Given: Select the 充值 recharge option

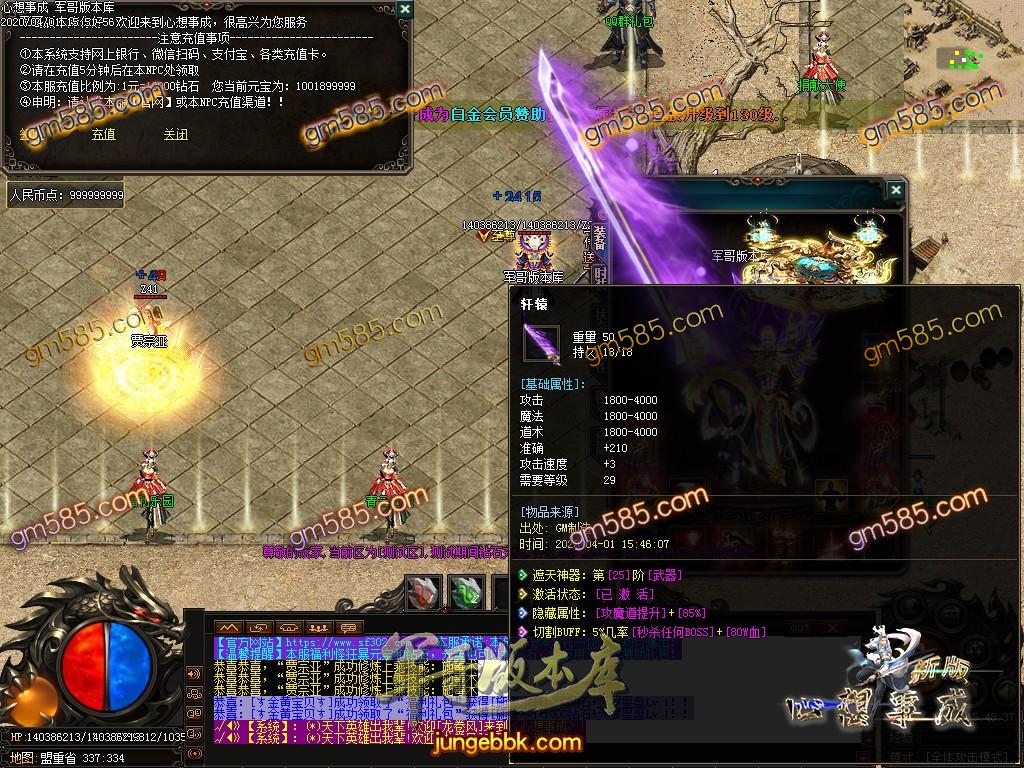Looking at the screenshot, I should pos(103,134).
